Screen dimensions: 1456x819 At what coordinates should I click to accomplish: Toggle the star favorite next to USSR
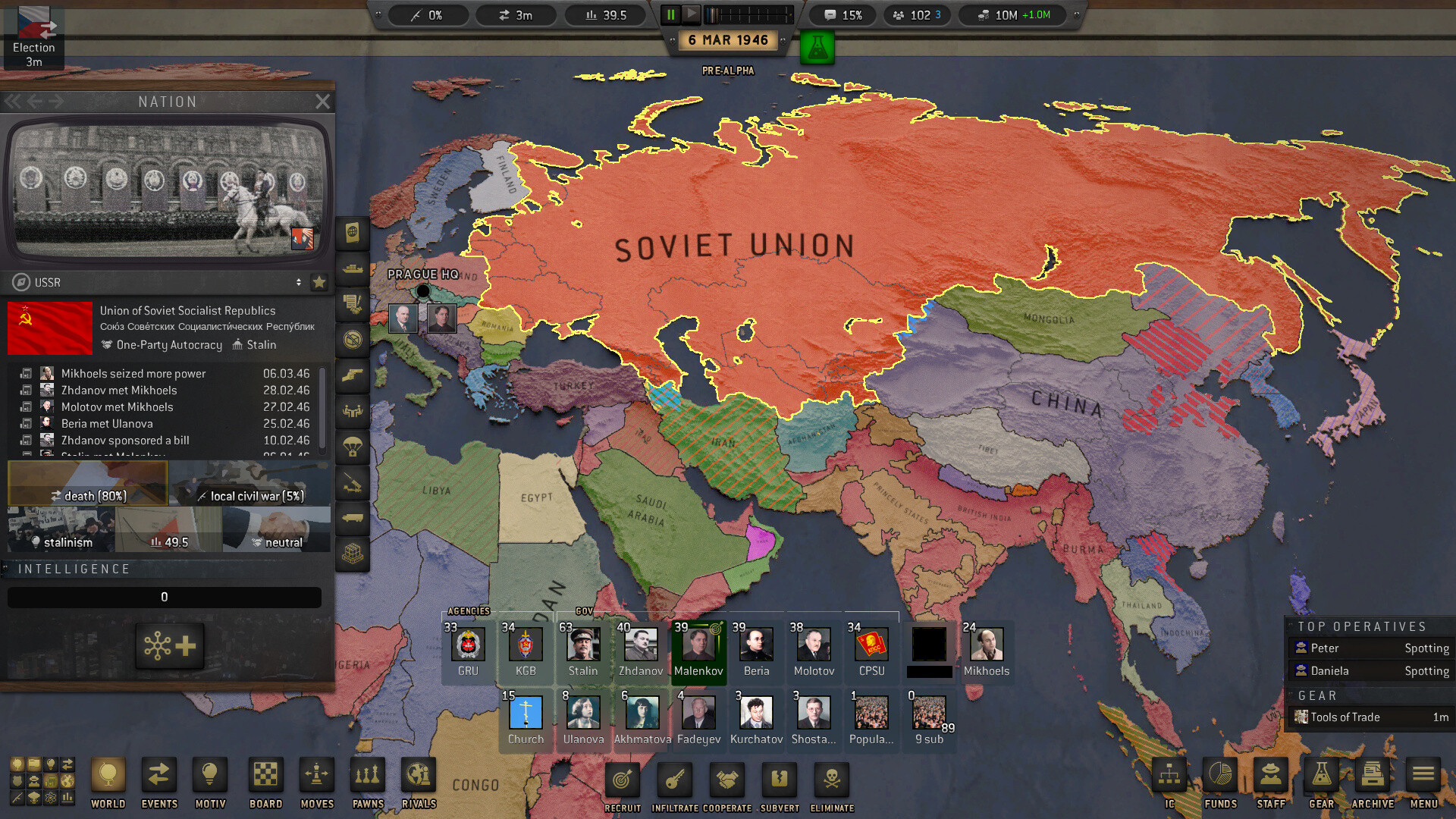pyautogui.click(x=319, y=282)
